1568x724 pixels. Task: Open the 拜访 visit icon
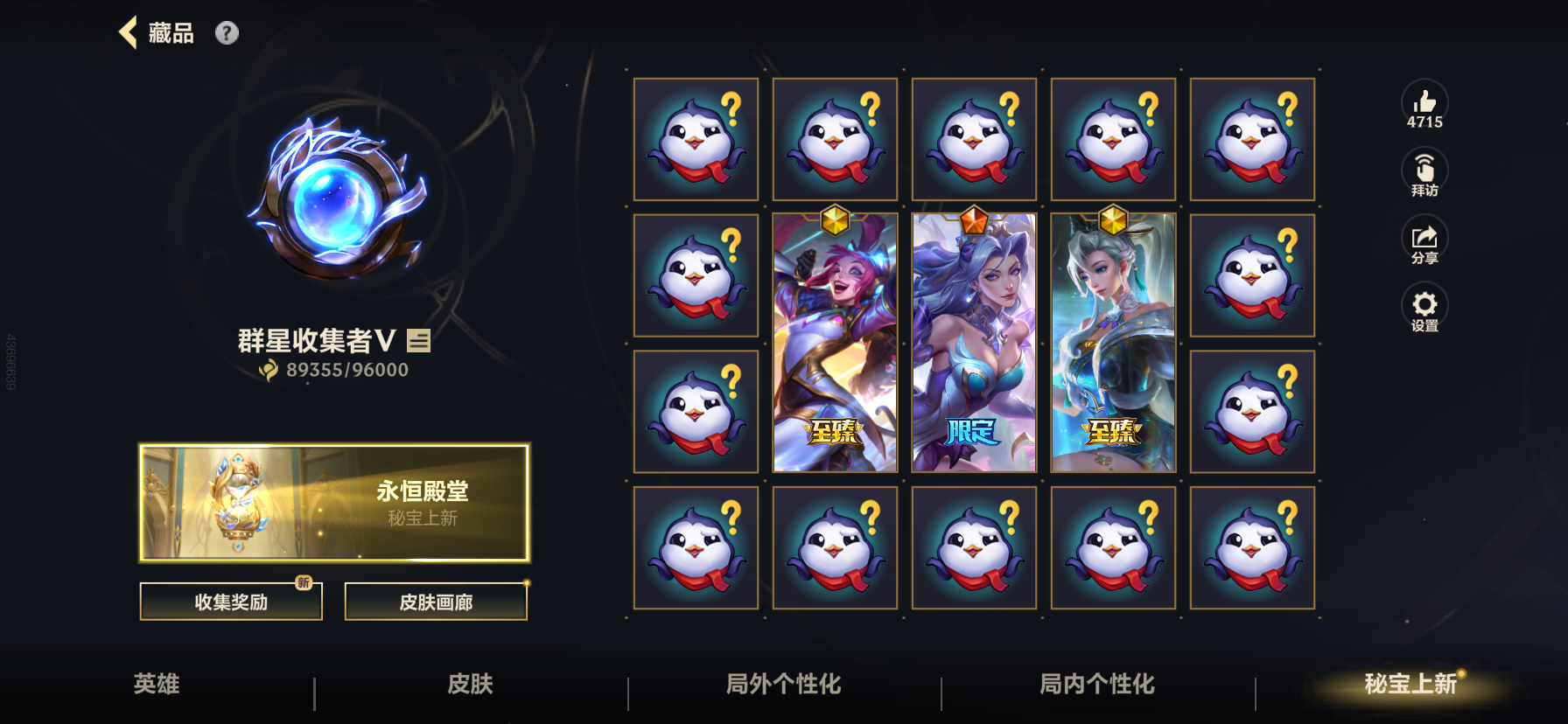coord(1424,168)
